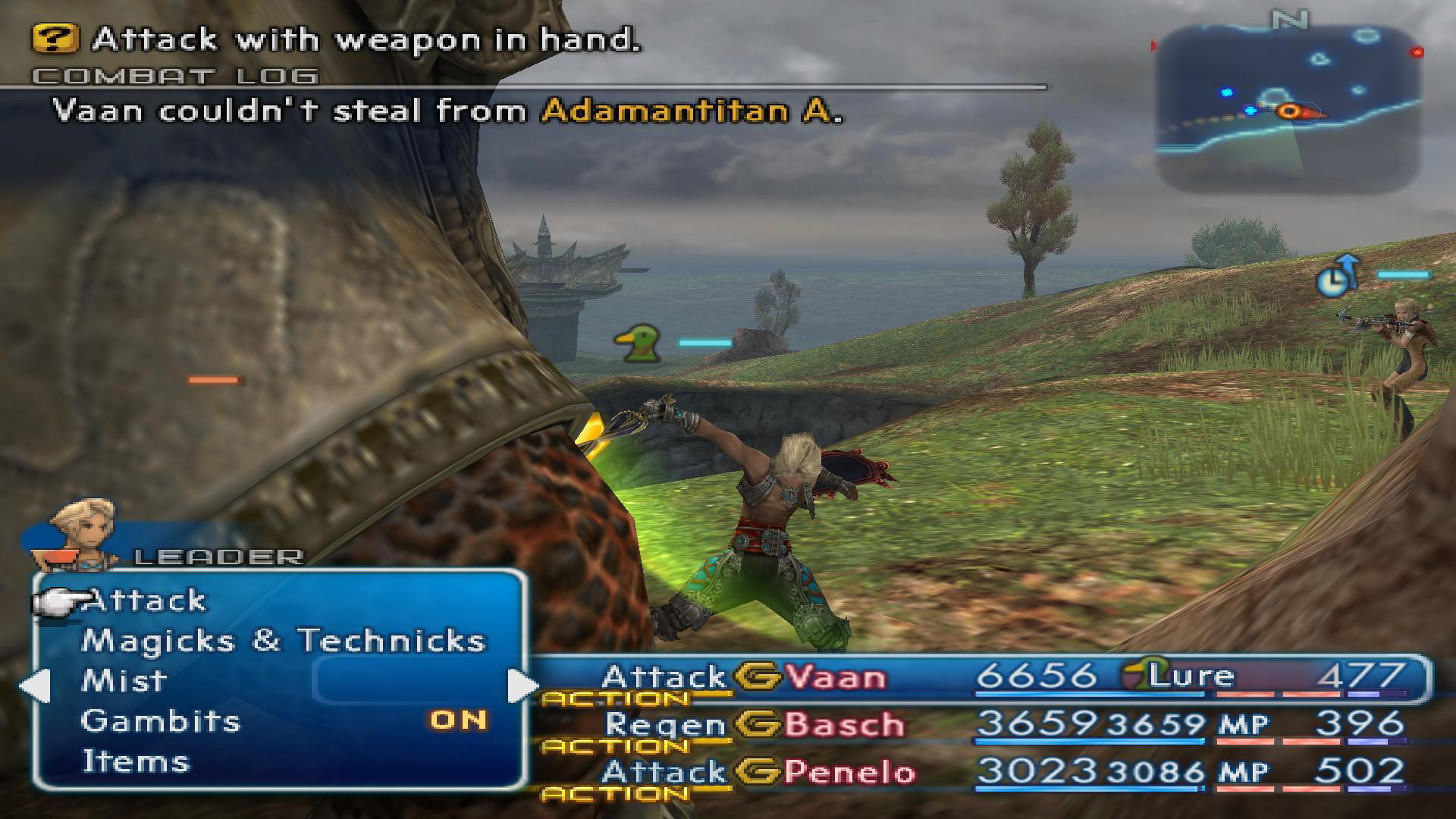Click the left arrow on the command menu
This screenshot has width=1456, height=819.
[x=34, y=686]
